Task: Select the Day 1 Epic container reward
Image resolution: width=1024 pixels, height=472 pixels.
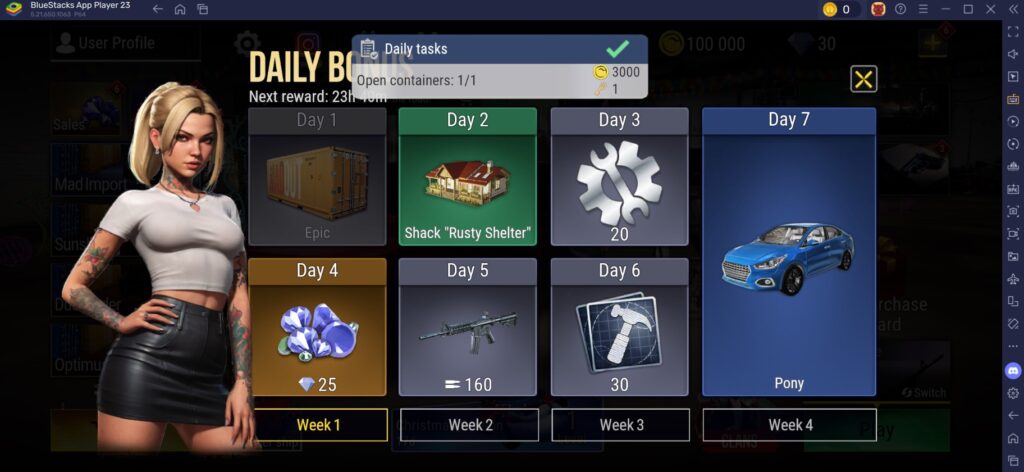Action: (x=317, y=177)
